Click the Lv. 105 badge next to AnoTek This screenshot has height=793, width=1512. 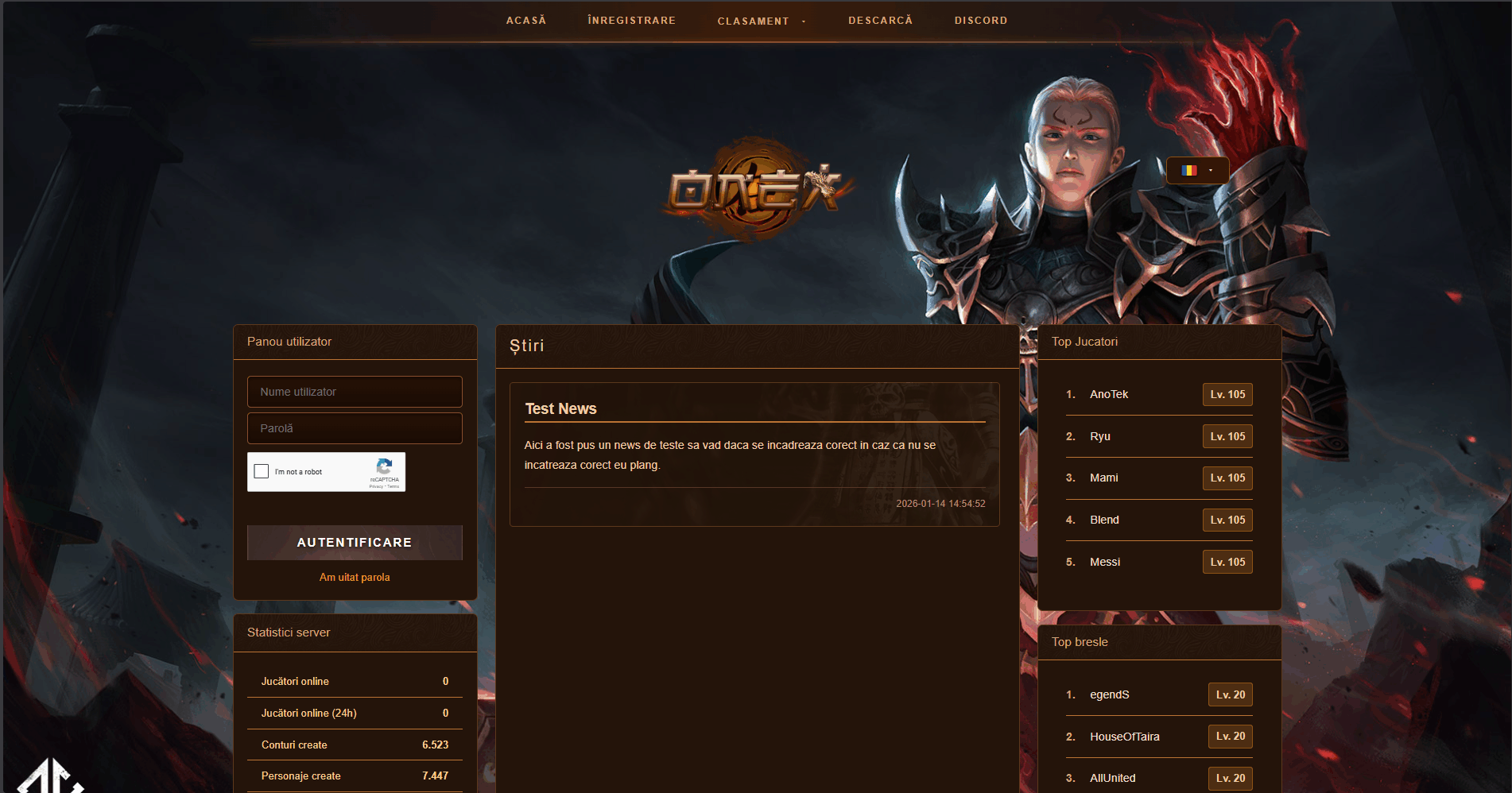pos(1227,394)
